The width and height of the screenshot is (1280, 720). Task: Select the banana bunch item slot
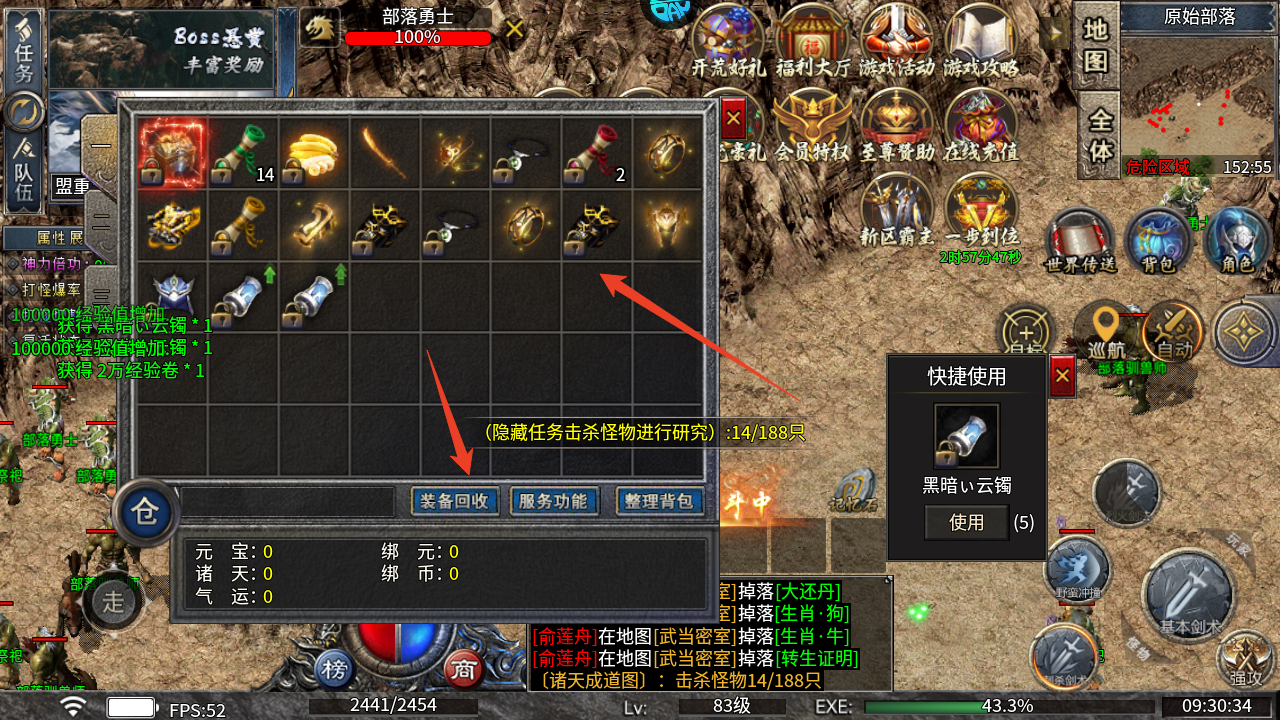point(314,154)
